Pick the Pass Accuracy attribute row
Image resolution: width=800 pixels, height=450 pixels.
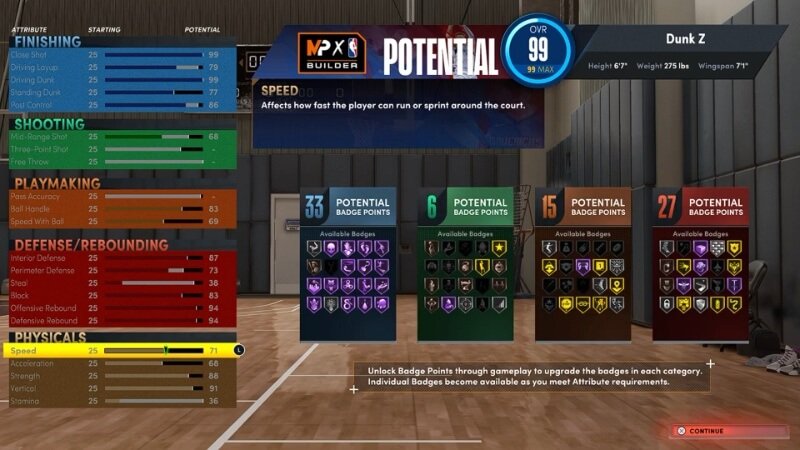120,196
